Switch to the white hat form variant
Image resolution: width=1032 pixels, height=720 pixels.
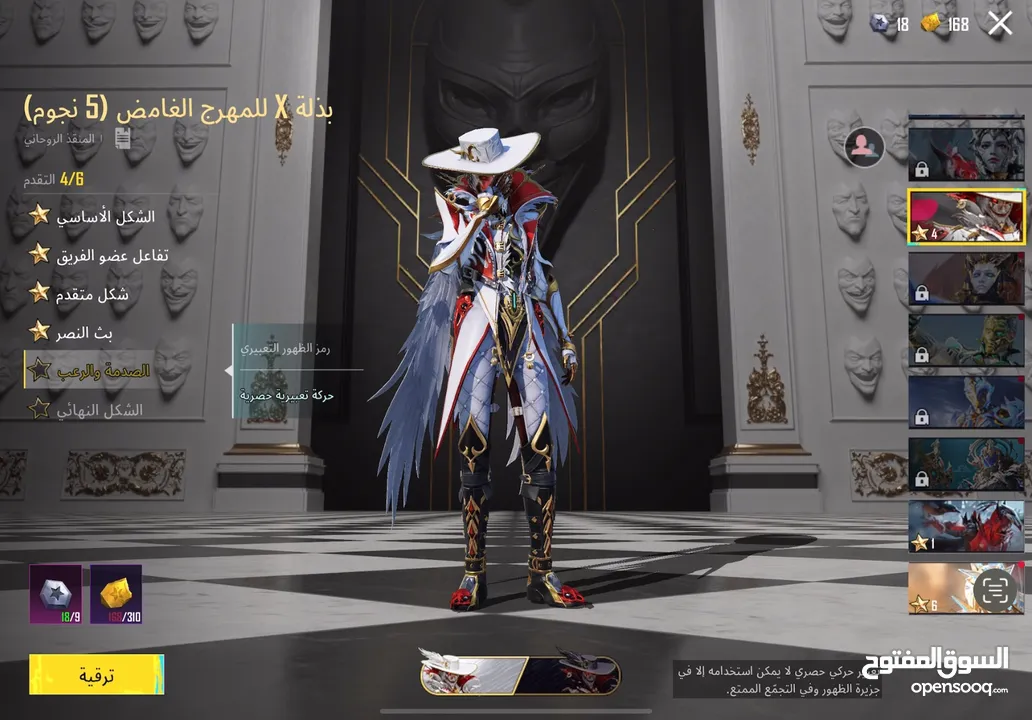[472, 675]
